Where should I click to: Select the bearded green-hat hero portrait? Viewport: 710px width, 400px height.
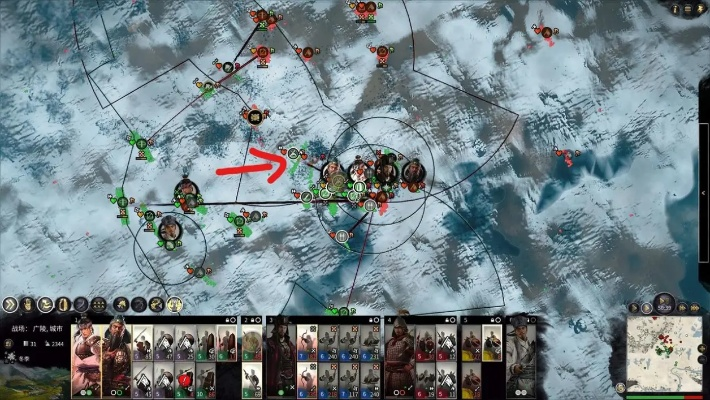117,354
